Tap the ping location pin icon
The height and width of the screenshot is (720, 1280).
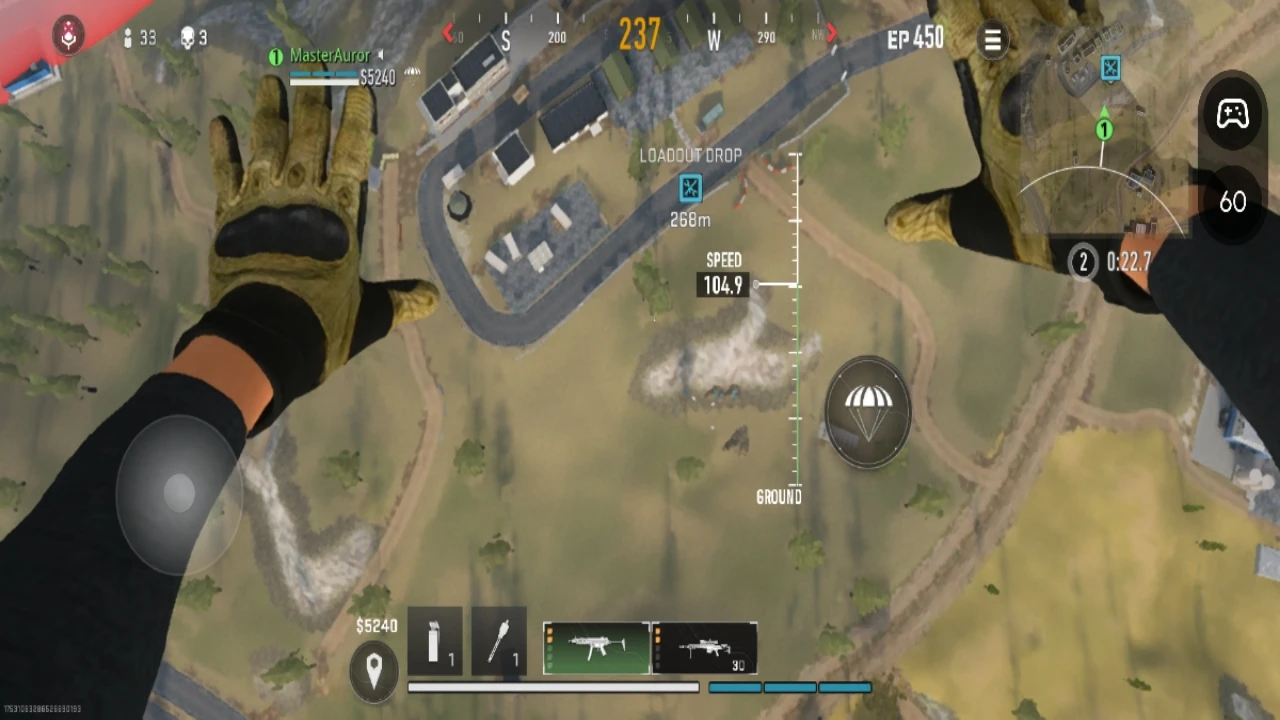tap(374, 671)
